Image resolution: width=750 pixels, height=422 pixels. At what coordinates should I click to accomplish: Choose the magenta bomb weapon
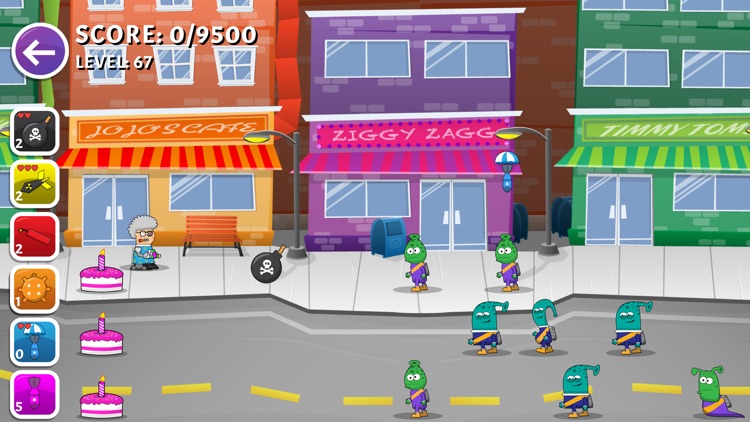(x=35, y=394)
